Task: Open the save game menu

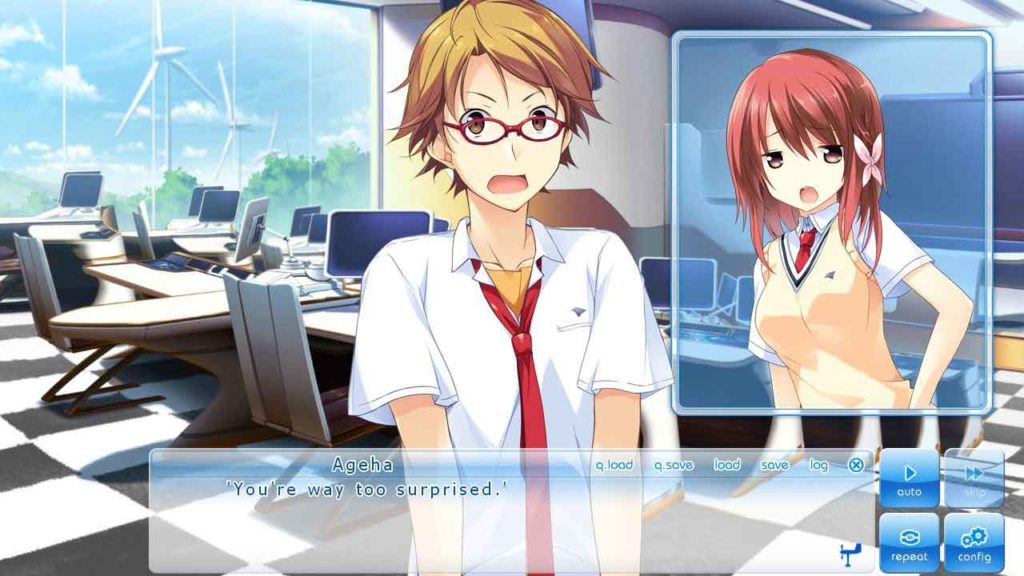Action: pyautogui.click(x=774, y=465)
